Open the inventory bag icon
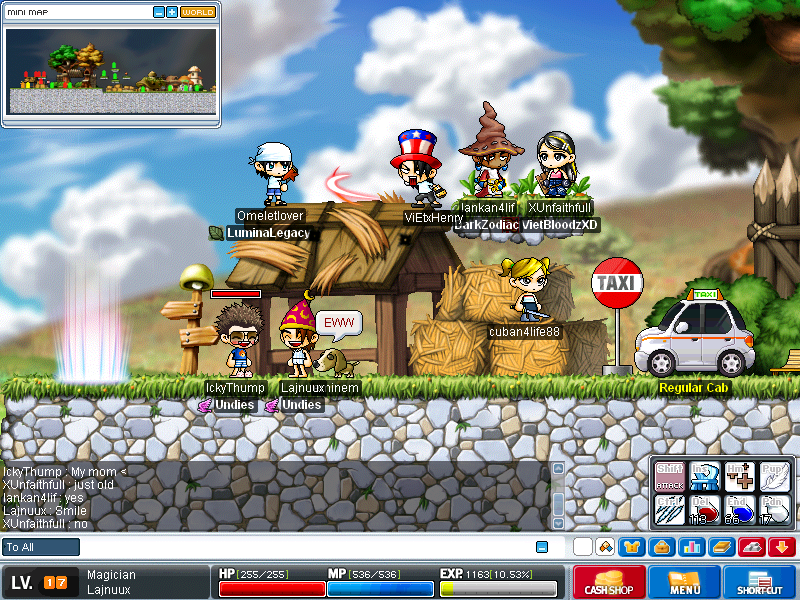800x600 pixels. click(661, 547)
